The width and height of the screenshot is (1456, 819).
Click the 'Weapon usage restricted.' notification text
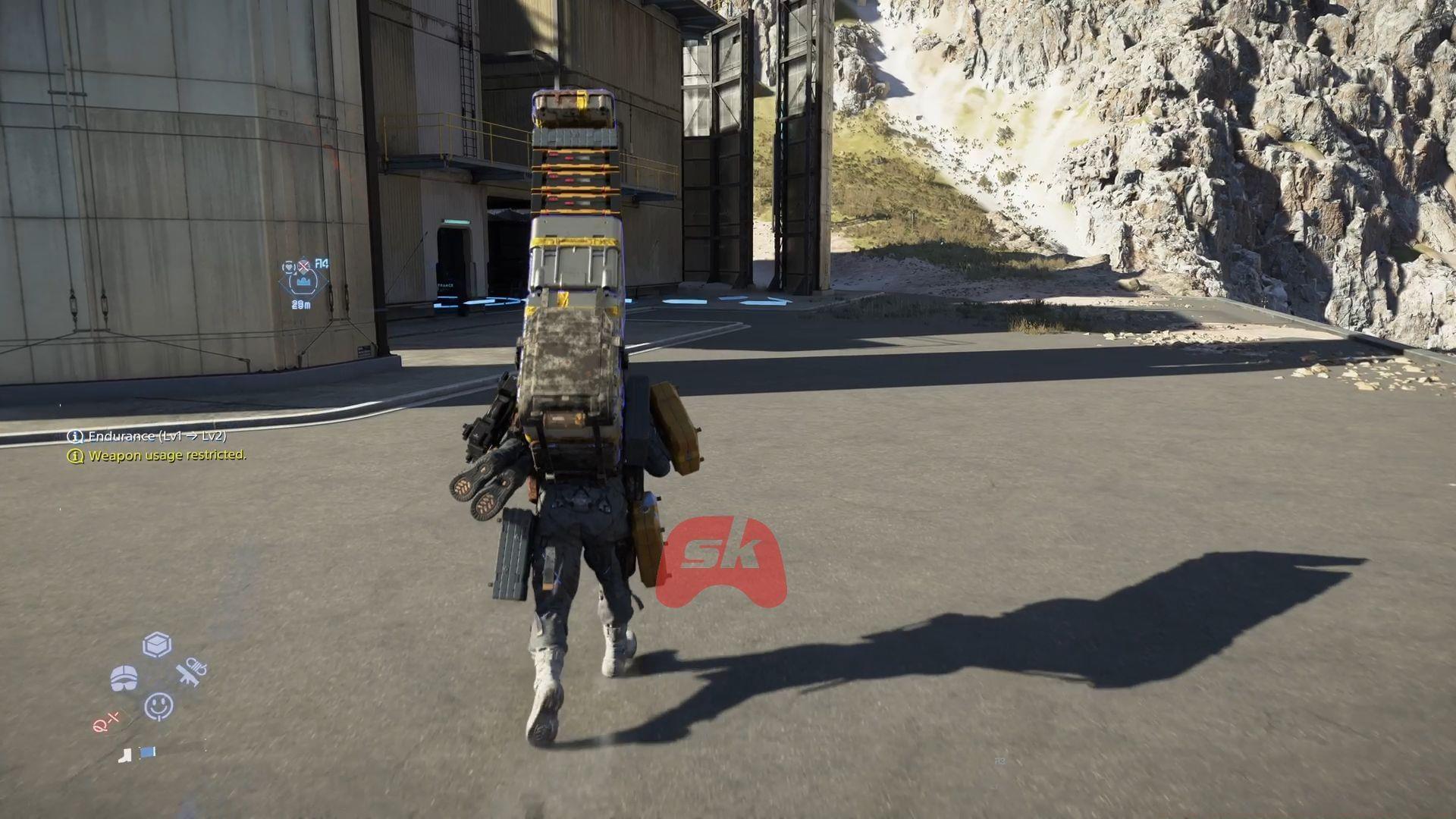point(168,457)
